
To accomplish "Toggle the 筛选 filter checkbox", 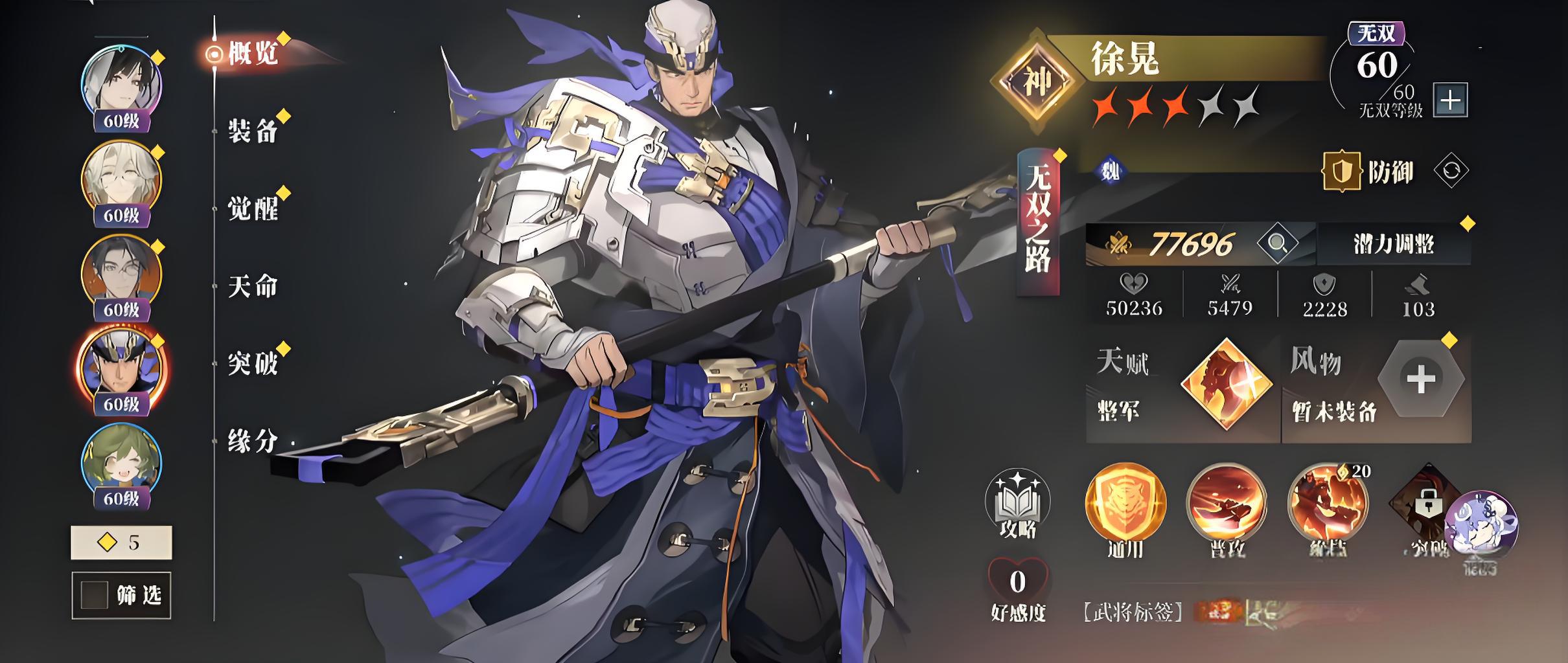I will [94, 595].
